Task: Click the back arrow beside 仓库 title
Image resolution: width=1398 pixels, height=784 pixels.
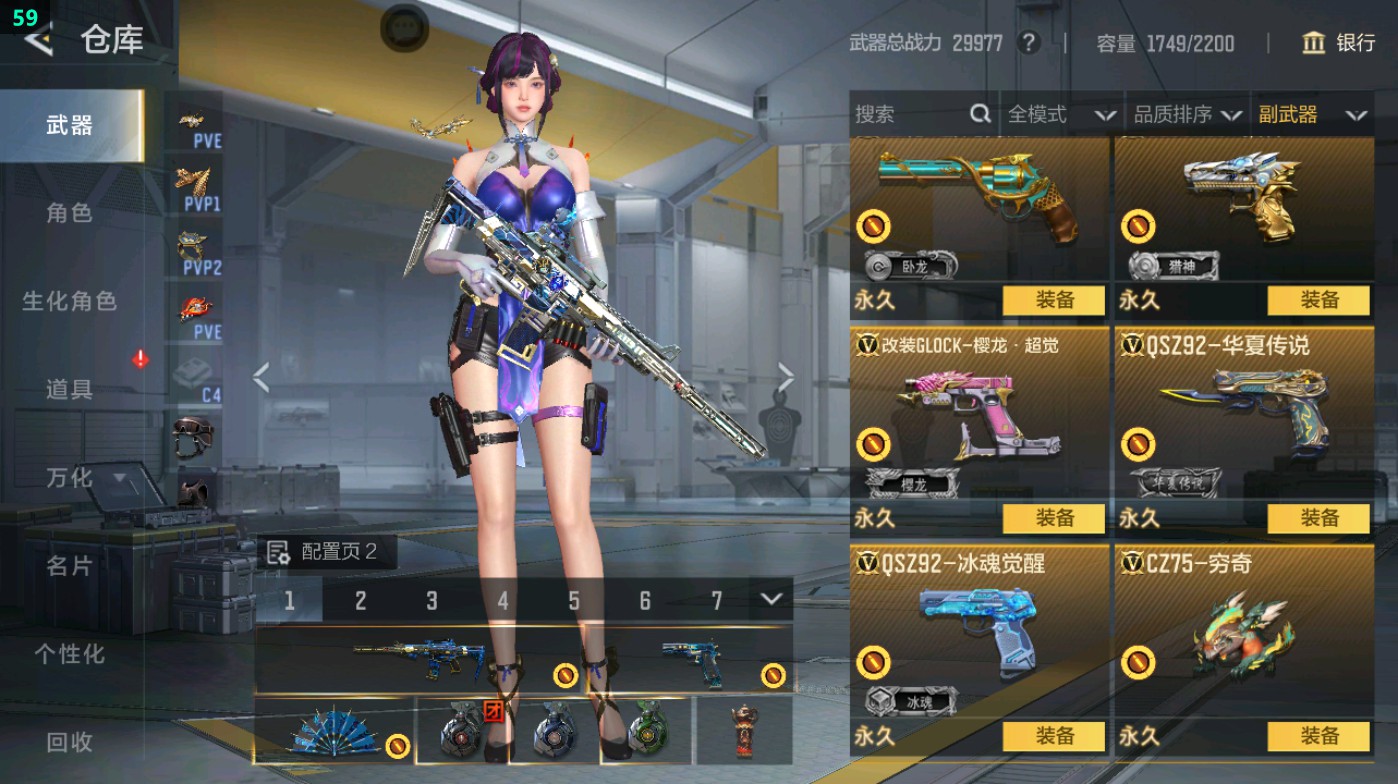Action: [x=38, y=42]
